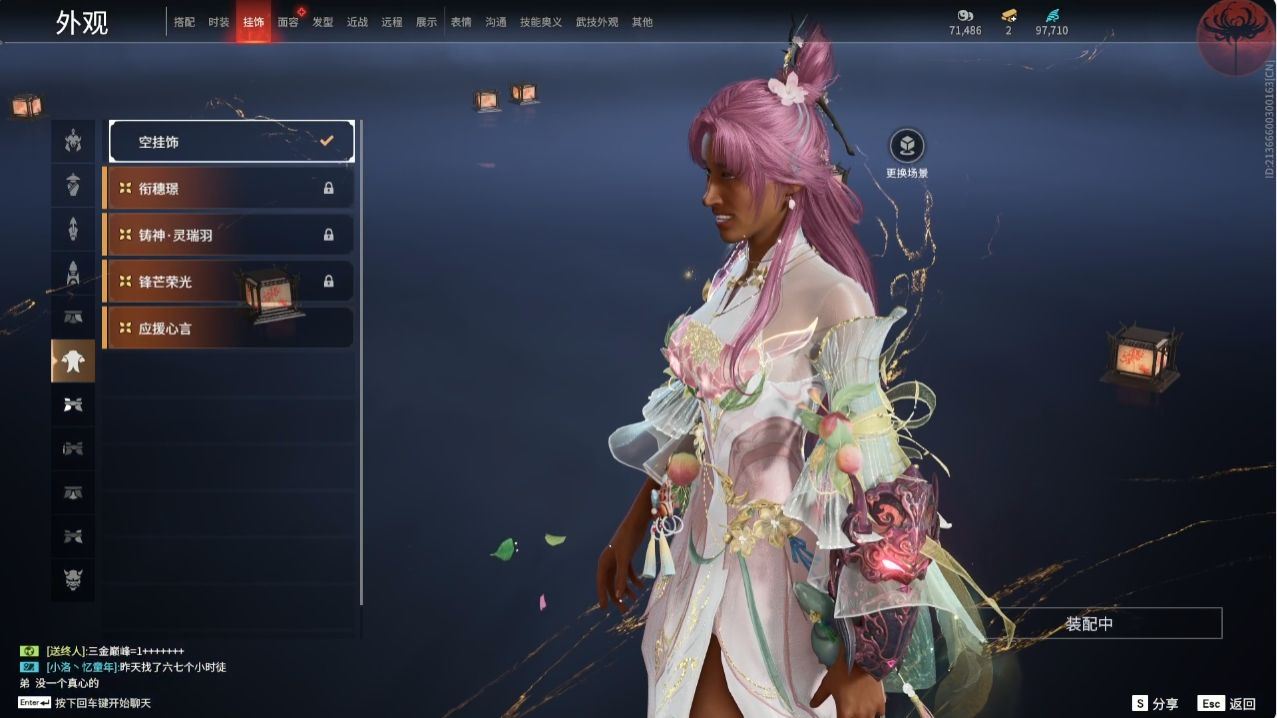Click the 更换场景 scene change button
The image size is (1277, 718).
tap(907, 148)
